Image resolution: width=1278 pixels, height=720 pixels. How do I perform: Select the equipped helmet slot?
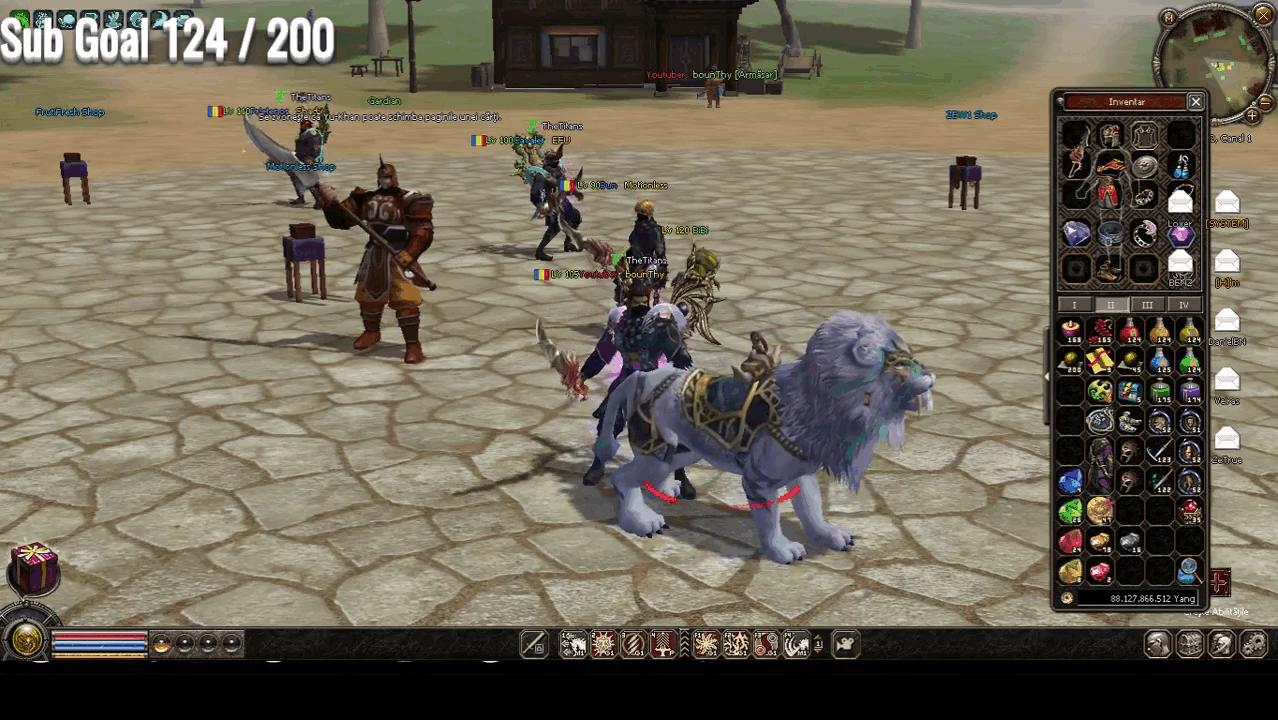pos(1110,136)
